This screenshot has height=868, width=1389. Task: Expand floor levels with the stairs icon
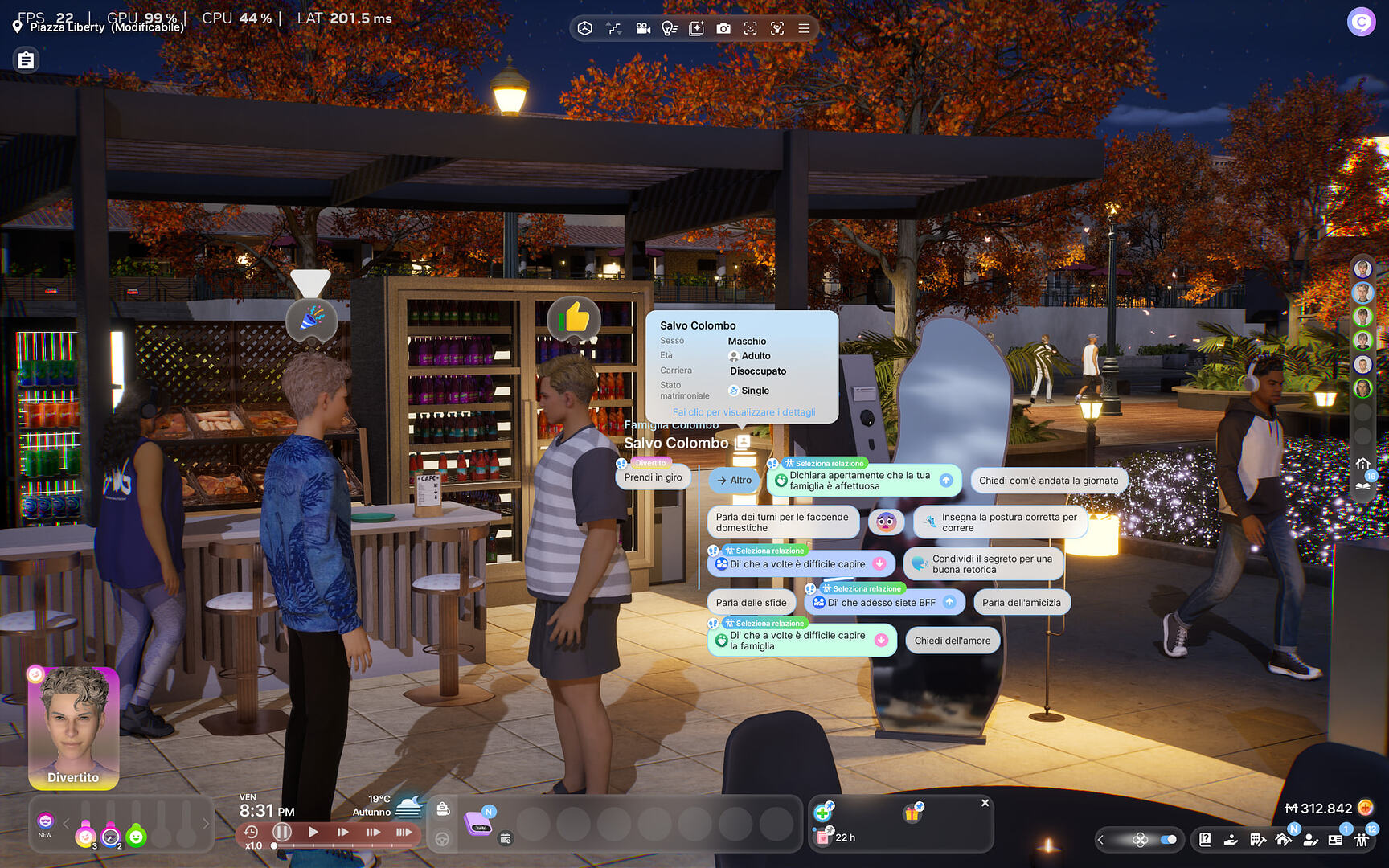[614, 28]
